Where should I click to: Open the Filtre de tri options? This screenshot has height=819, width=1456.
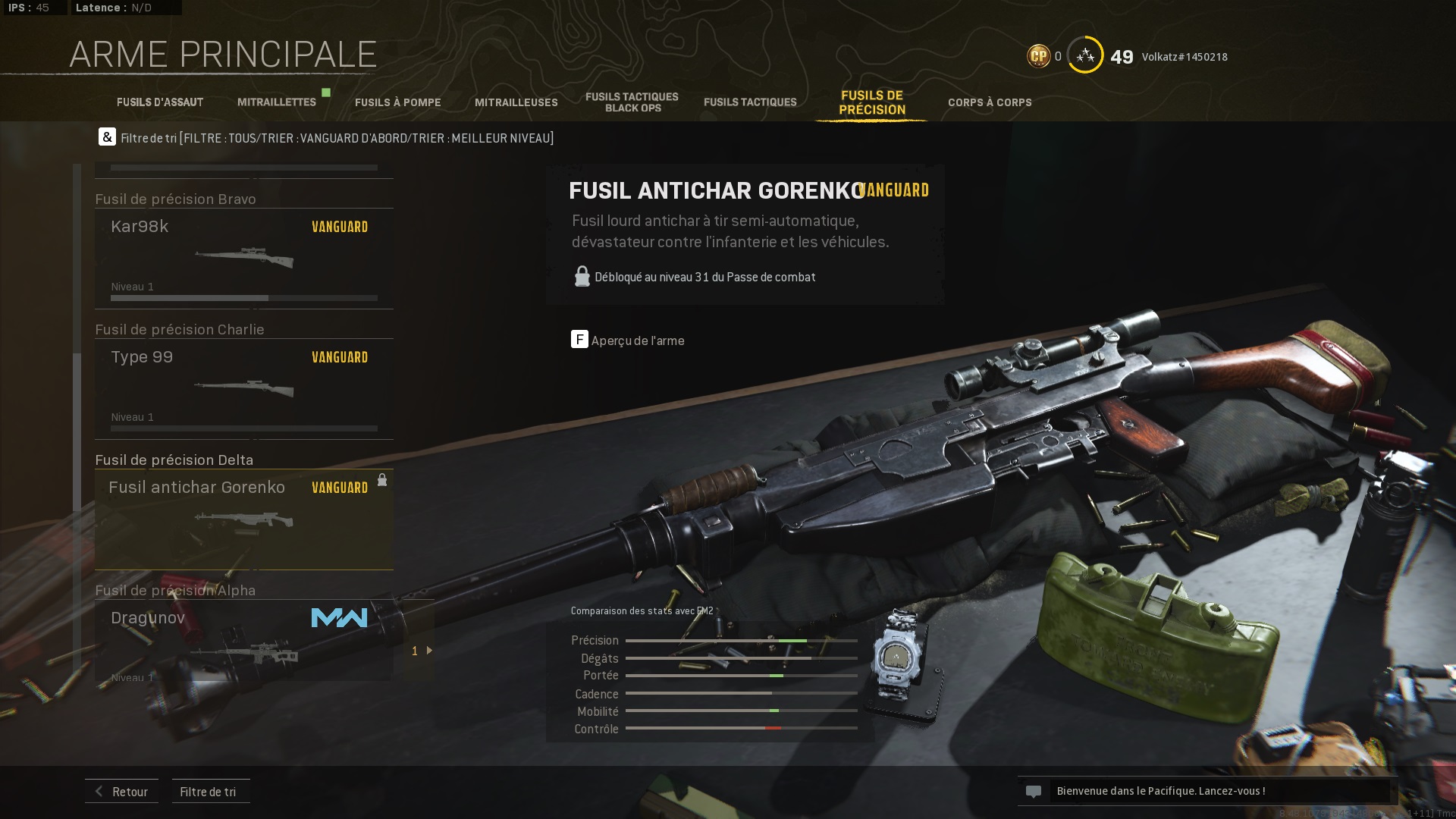(210, 791)
